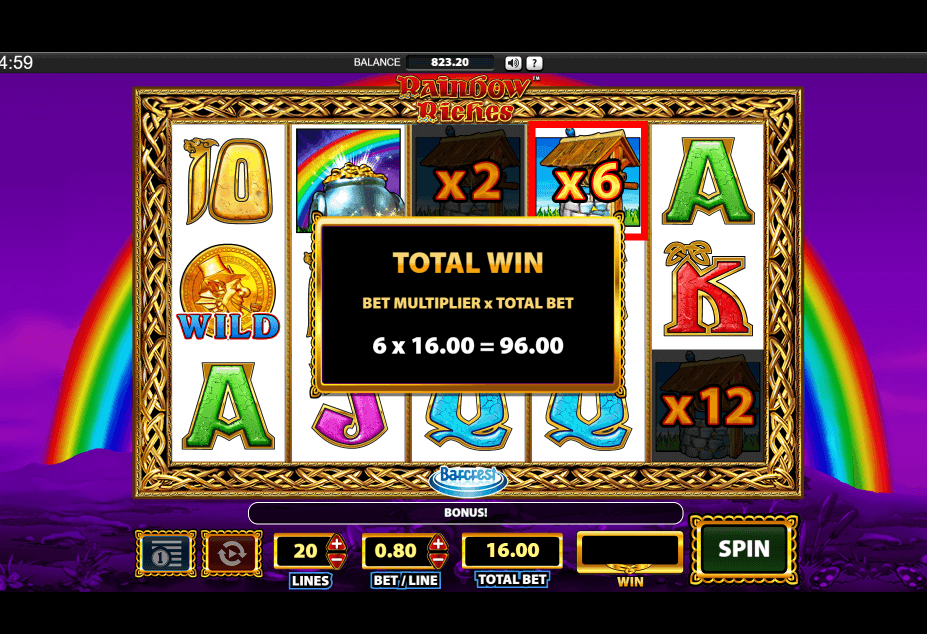Decrease the number of lines
This screenshot has height=634, width=927.
(337, 560)
